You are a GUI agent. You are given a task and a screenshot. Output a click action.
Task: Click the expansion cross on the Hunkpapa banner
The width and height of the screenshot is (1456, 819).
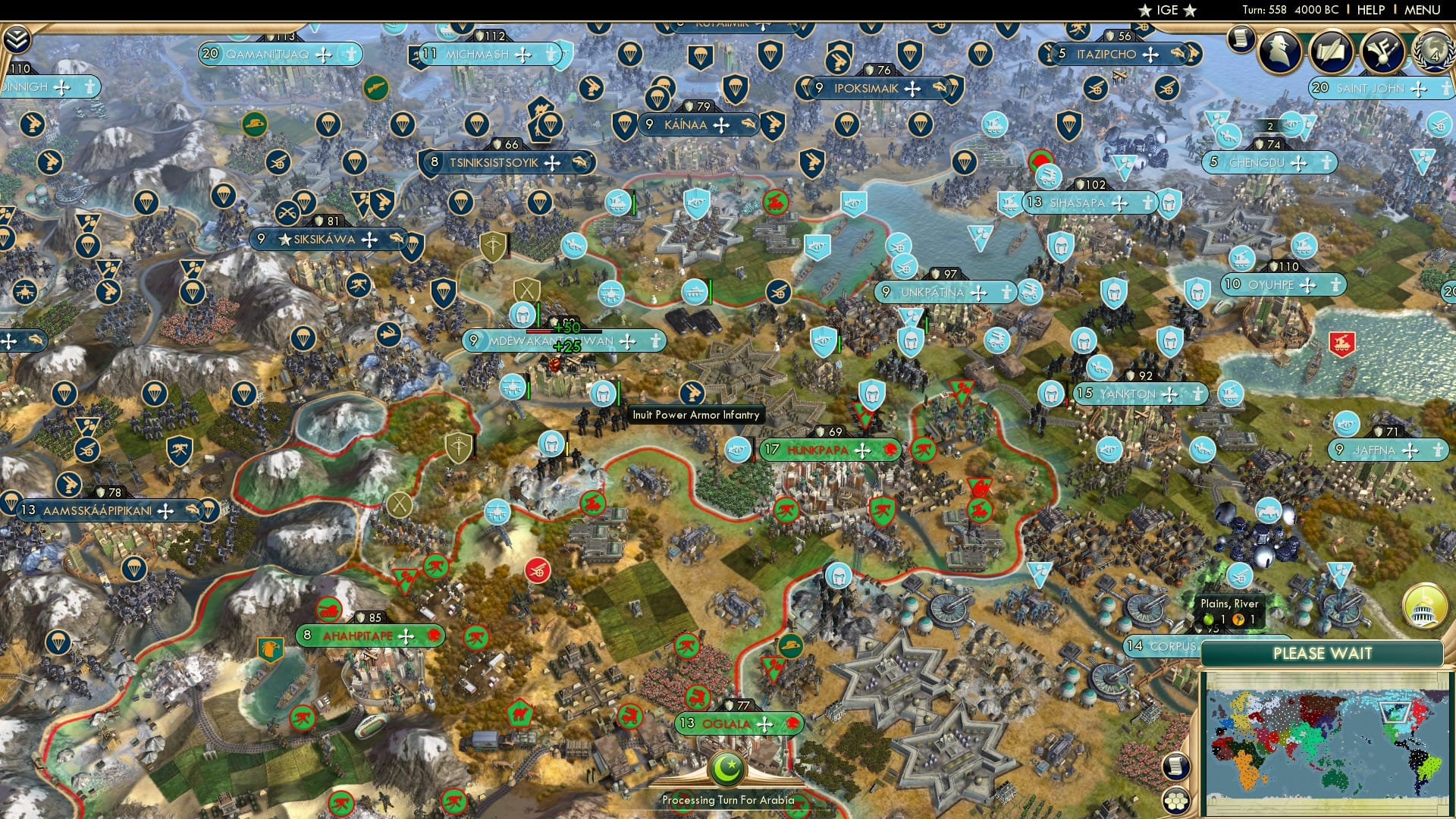point(862,450)
